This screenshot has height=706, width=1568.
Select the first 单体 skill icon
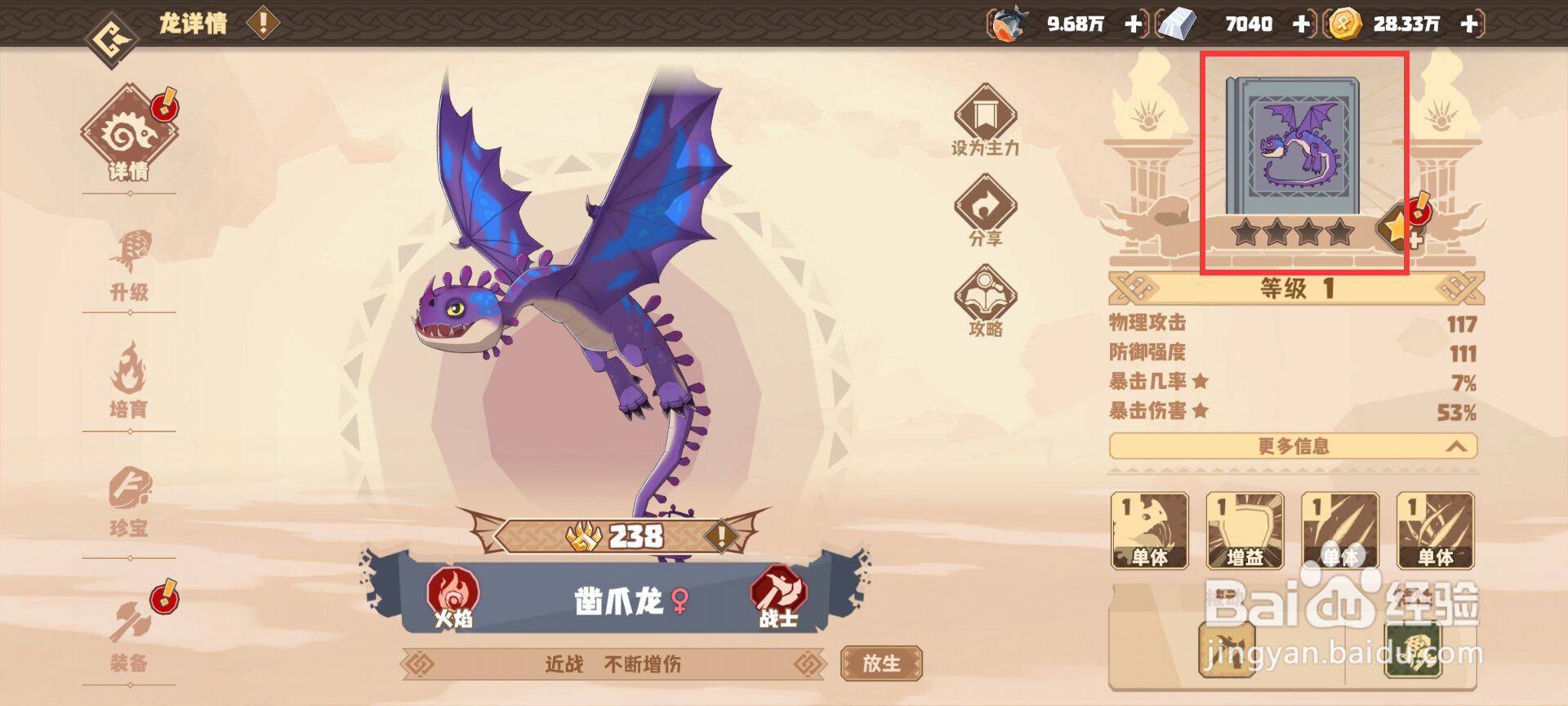tap(1150, 531)
